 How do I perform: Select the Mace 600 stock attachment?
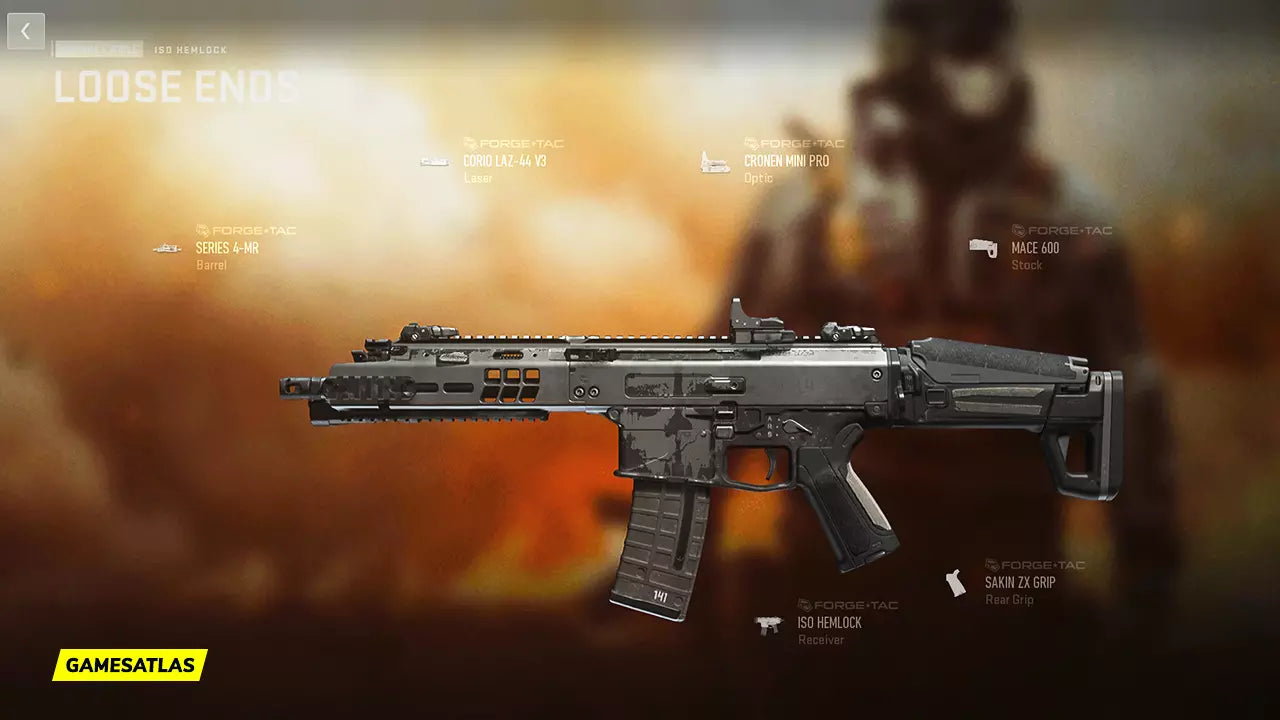(x=1034, y=248)
